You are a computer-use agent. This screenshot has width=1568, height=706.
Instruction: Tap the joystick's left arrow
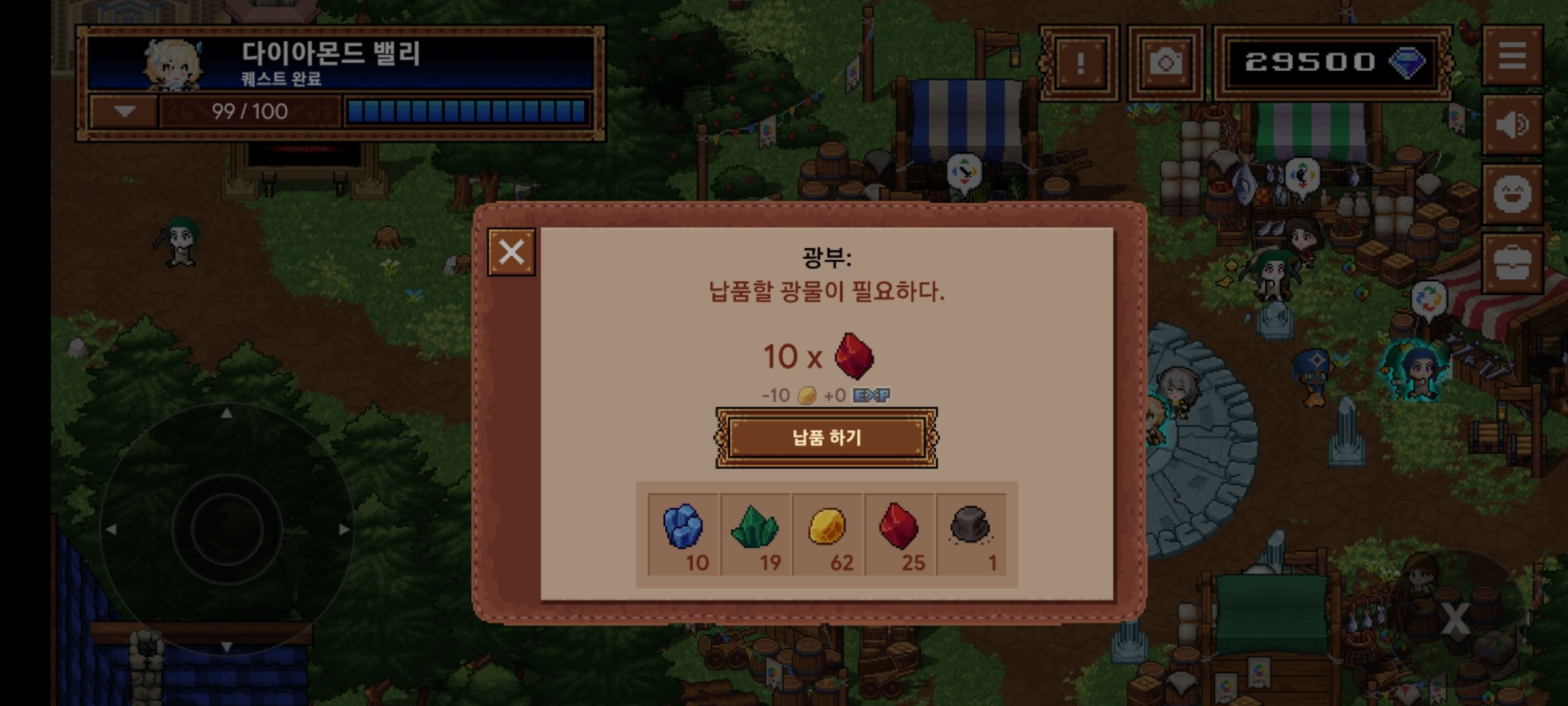coord(110,529)
